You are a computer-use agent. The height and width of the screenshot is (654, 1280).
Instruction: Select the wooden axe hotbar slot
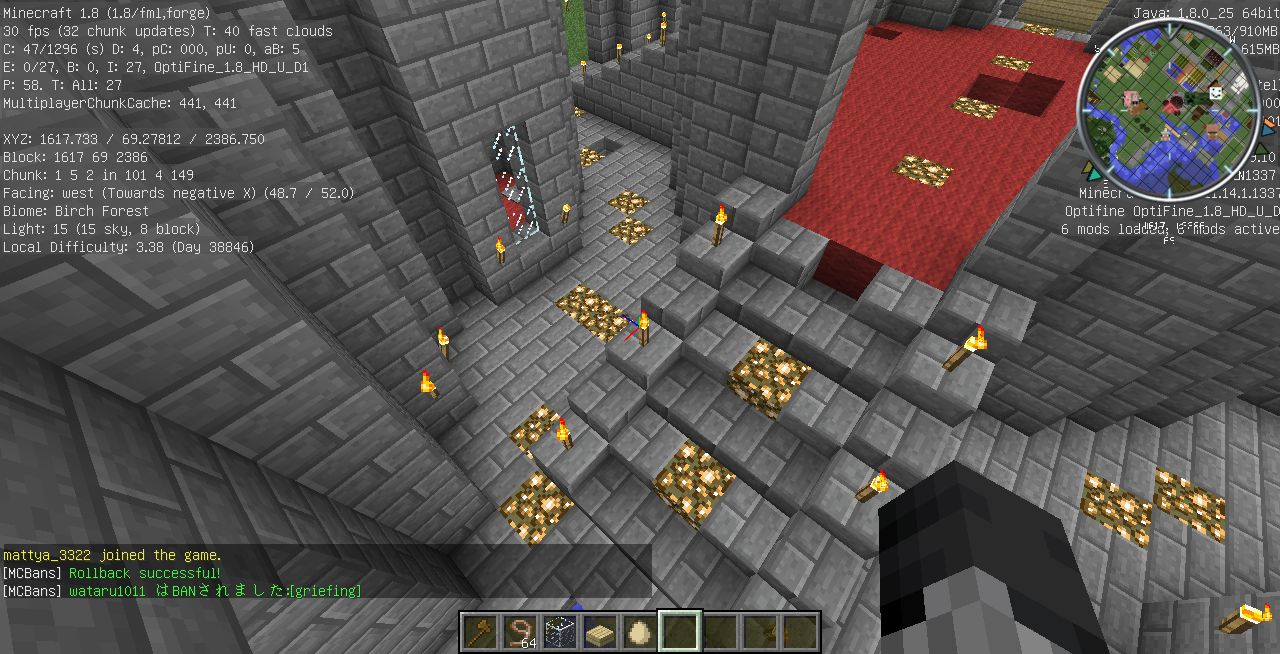tap(480, 632)
